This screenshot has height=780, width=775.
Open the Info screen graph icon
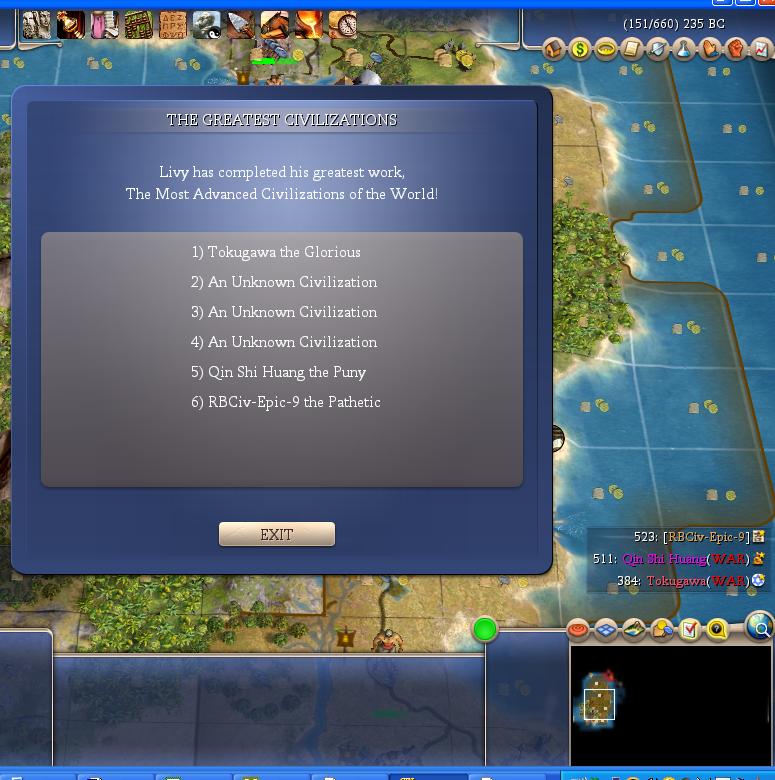pos(761,49)
